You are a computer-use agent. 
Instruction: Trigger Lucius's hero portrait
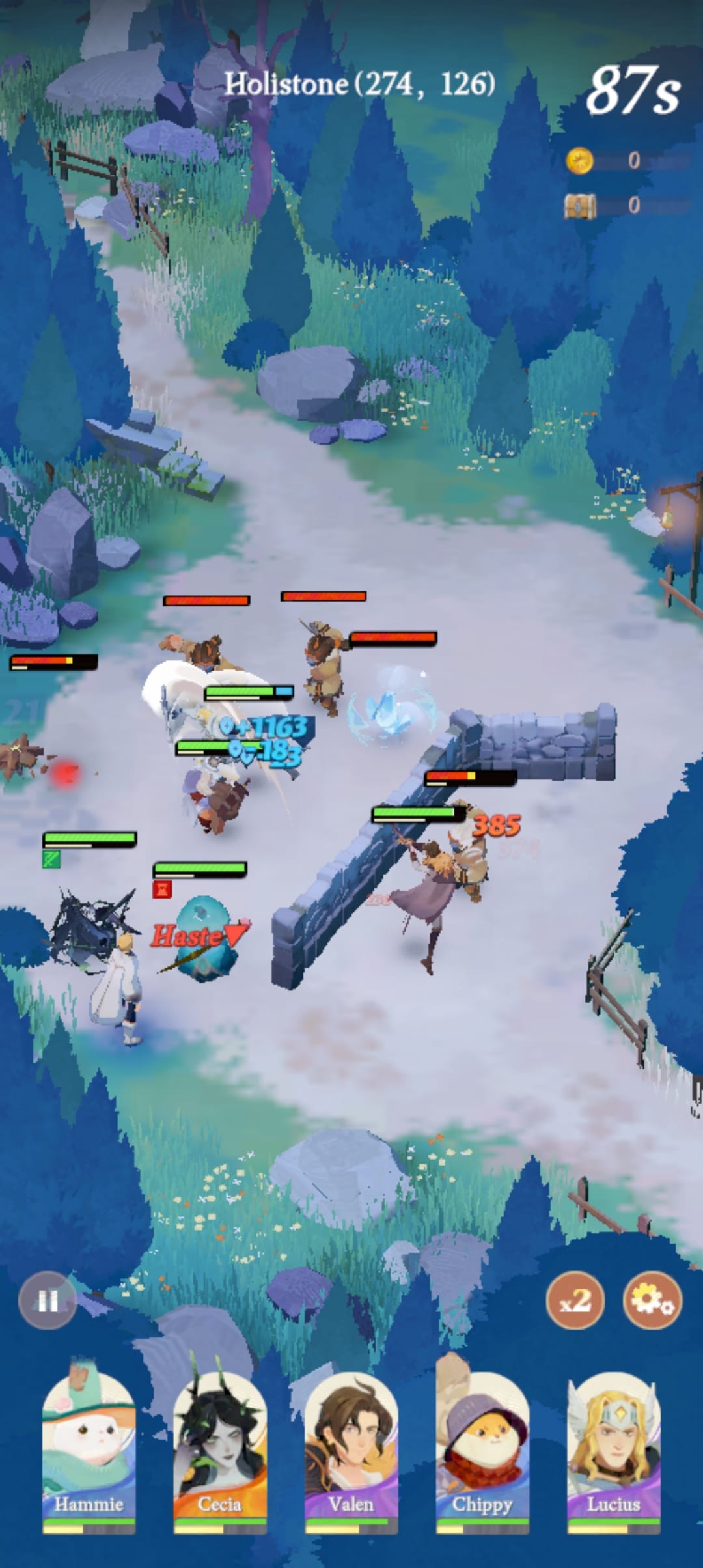point(614,1449)
